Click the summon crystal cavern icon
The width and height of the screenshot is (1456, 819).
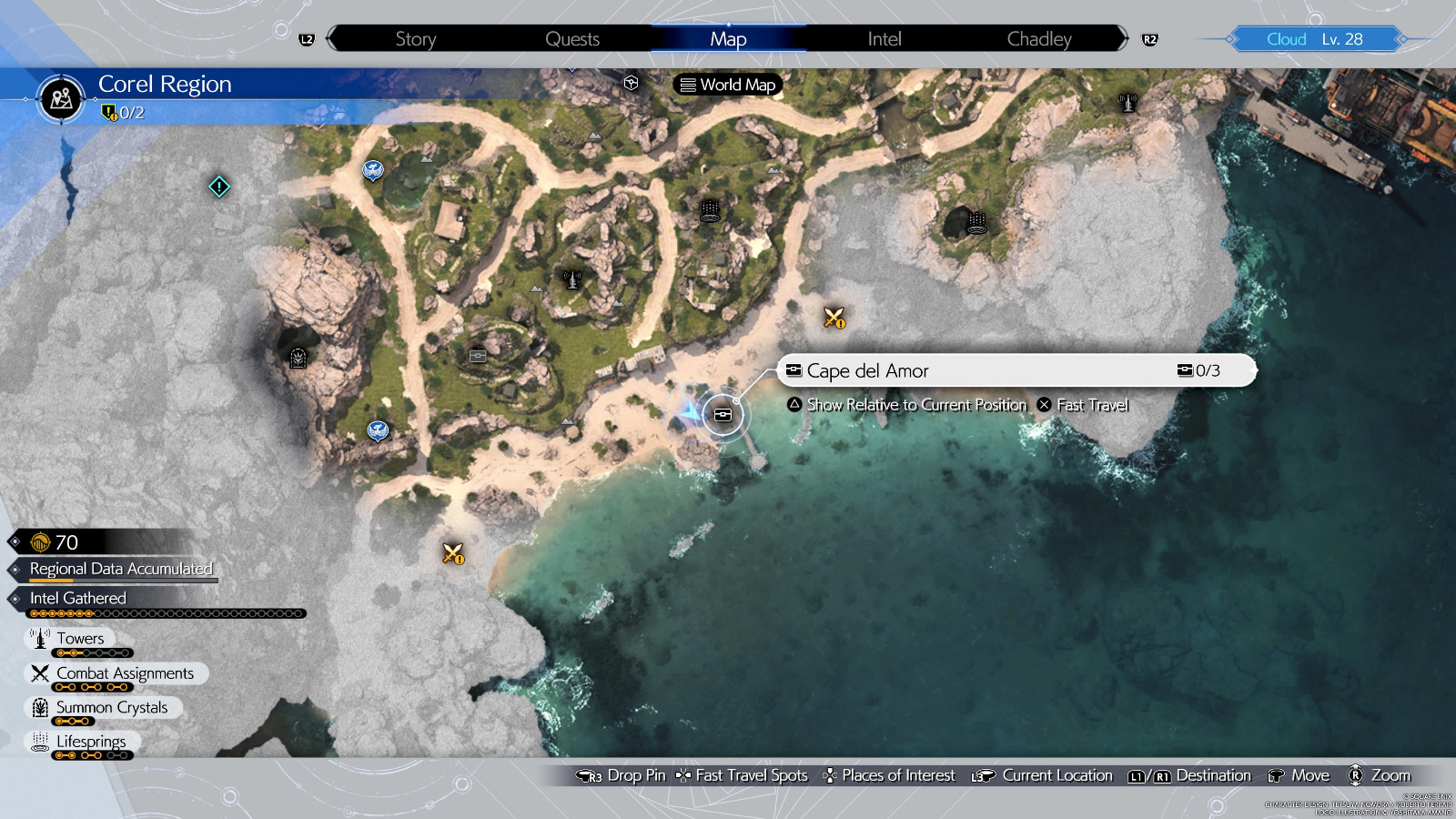[297, 358]
